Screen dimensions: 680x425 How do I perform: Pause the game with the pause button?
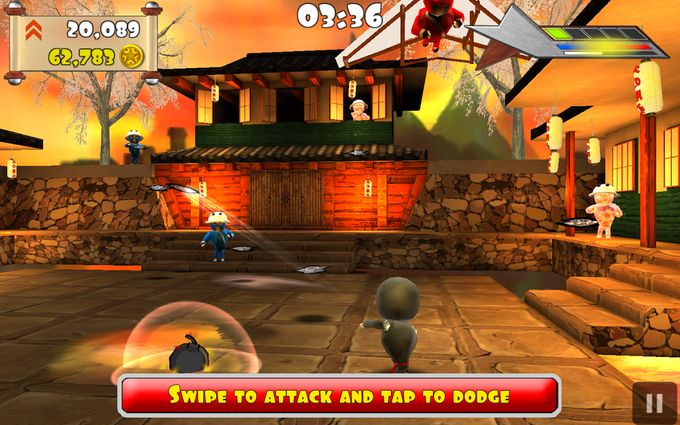click(654, 403)
